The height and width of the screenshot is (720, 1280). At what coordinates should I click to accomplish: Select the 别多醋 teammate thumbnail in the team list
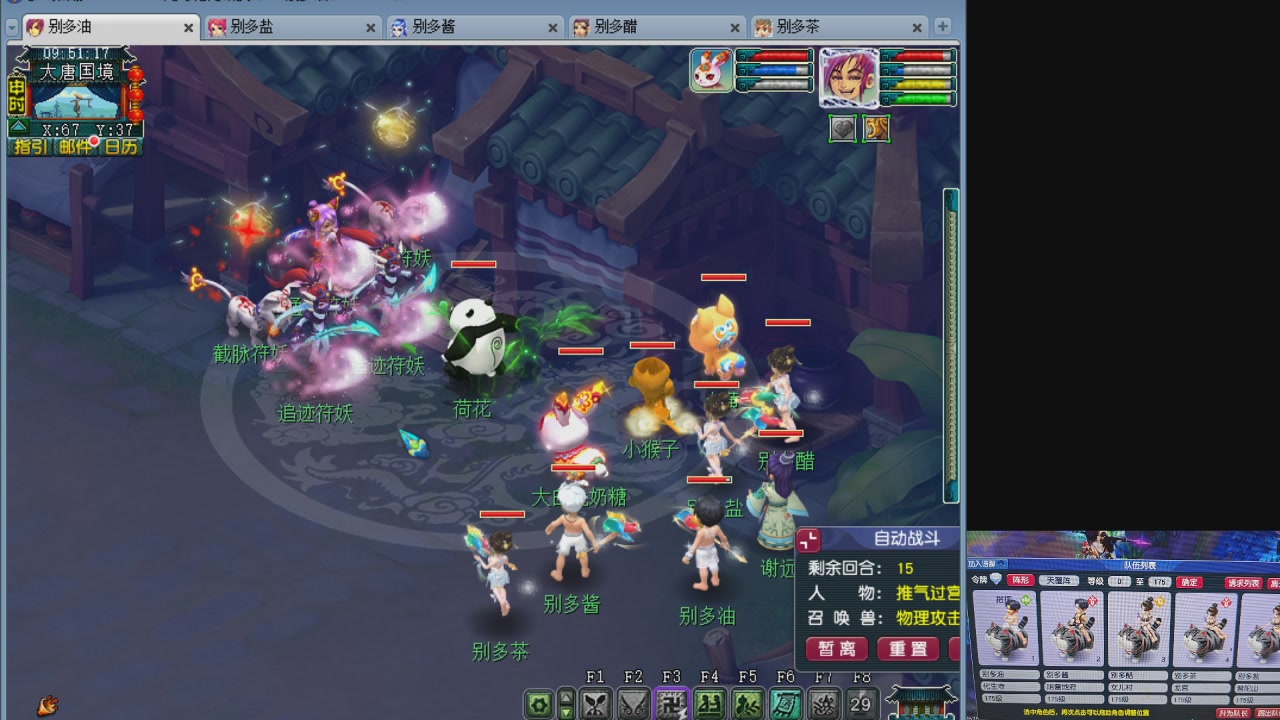[1139, 630]
